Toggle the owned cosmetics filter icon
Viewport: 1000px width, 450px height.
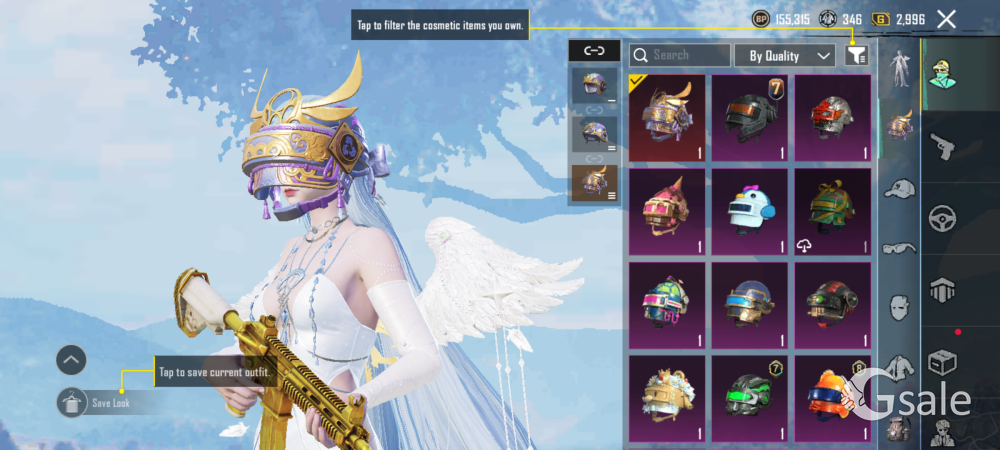pos(856,56)
